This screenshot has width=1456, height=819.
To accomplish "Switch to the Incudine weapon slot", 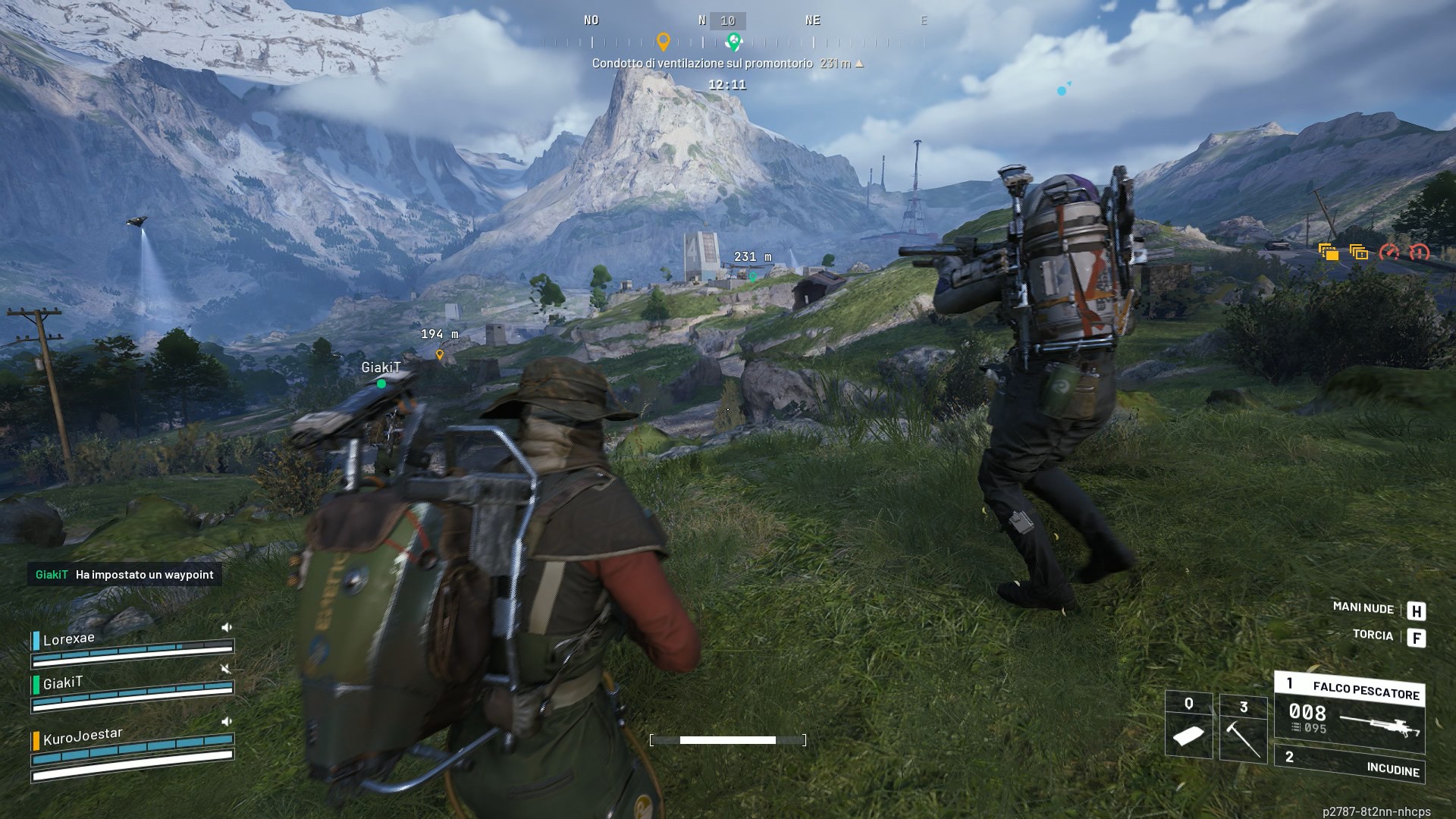I will (1350, 764).
